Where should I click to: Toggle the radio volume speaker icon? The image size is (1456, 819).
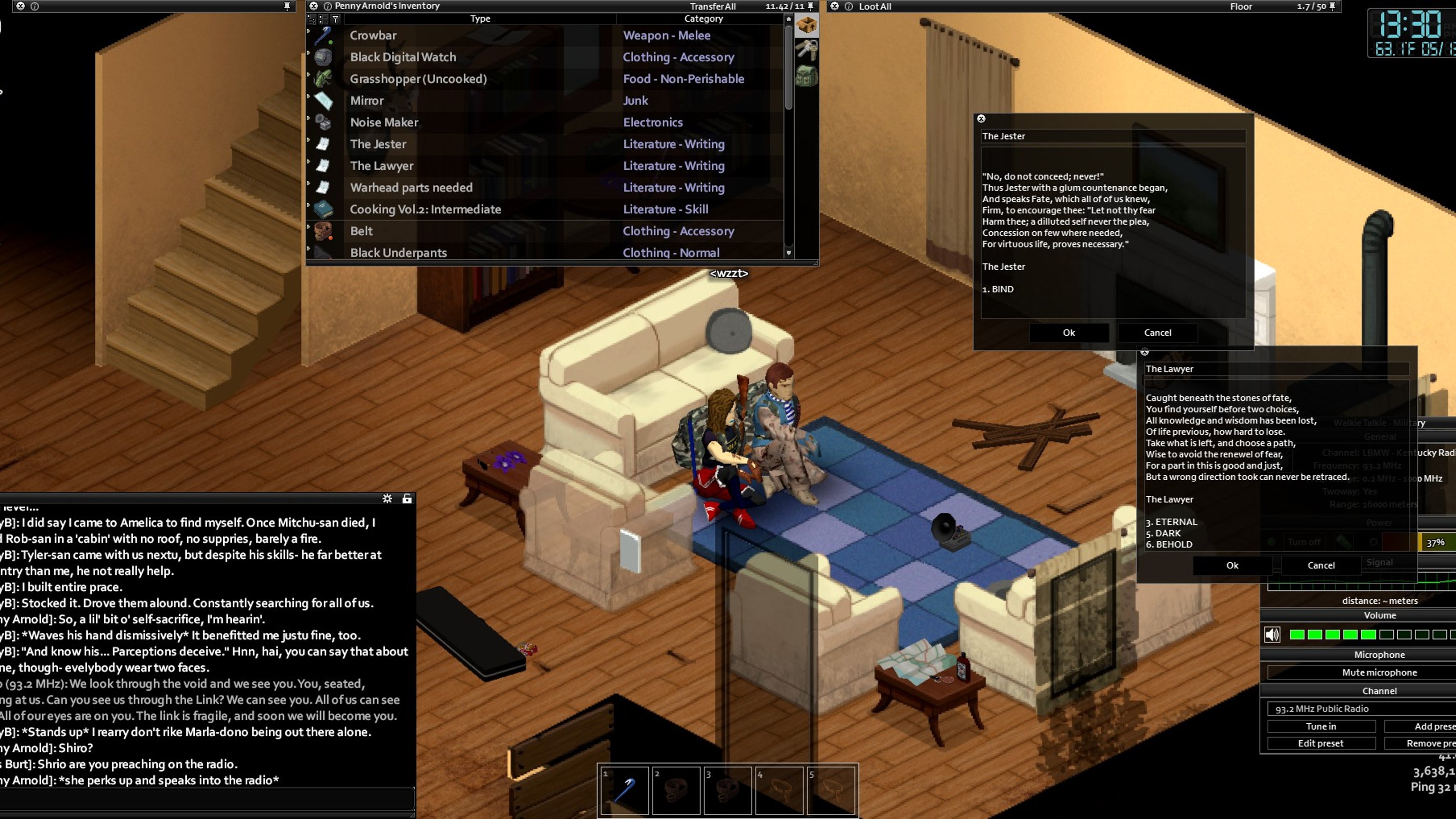point(1272,635)
